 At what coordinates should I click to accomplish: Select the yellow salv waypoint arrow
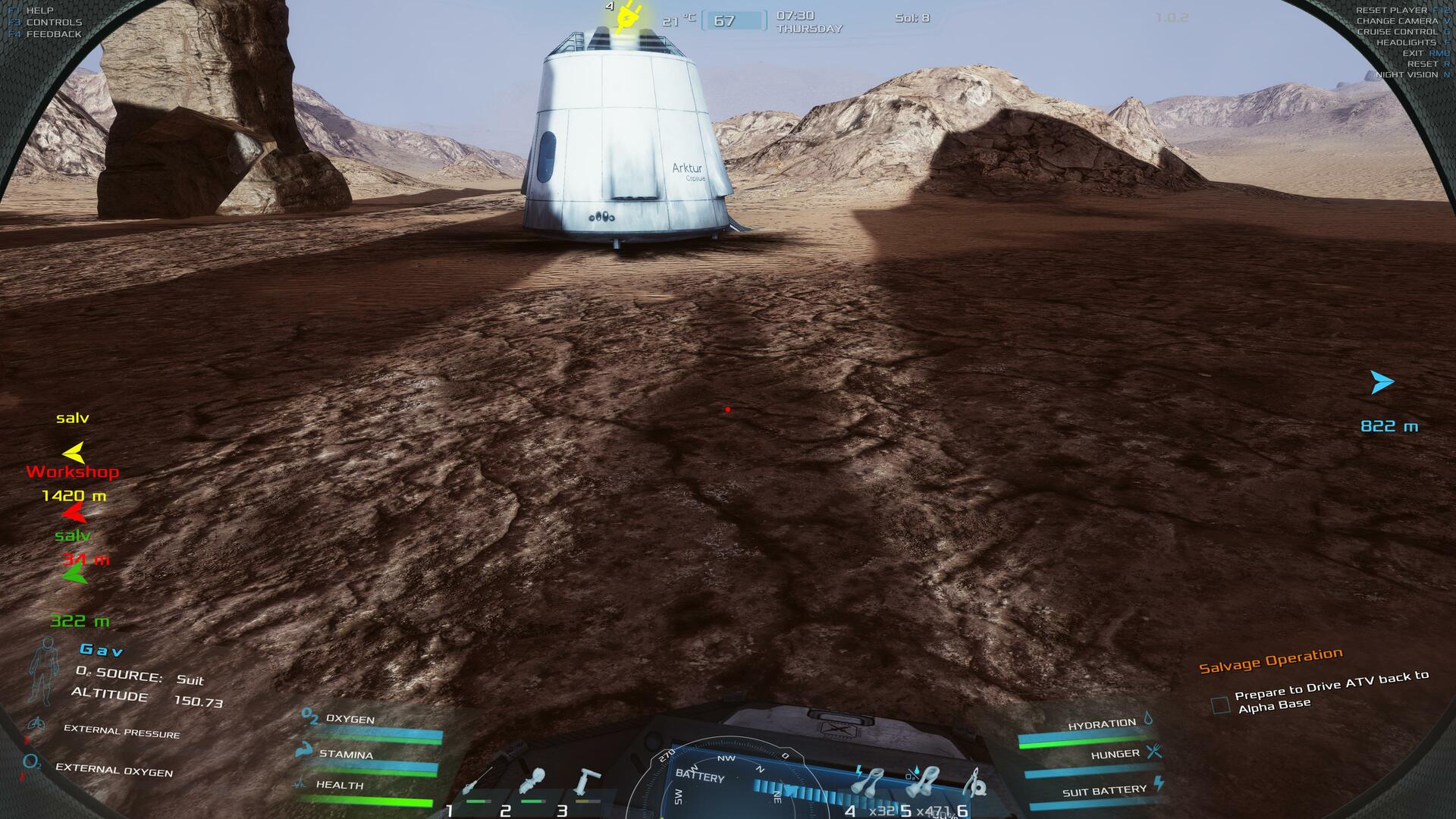click(x=74, y=453)
